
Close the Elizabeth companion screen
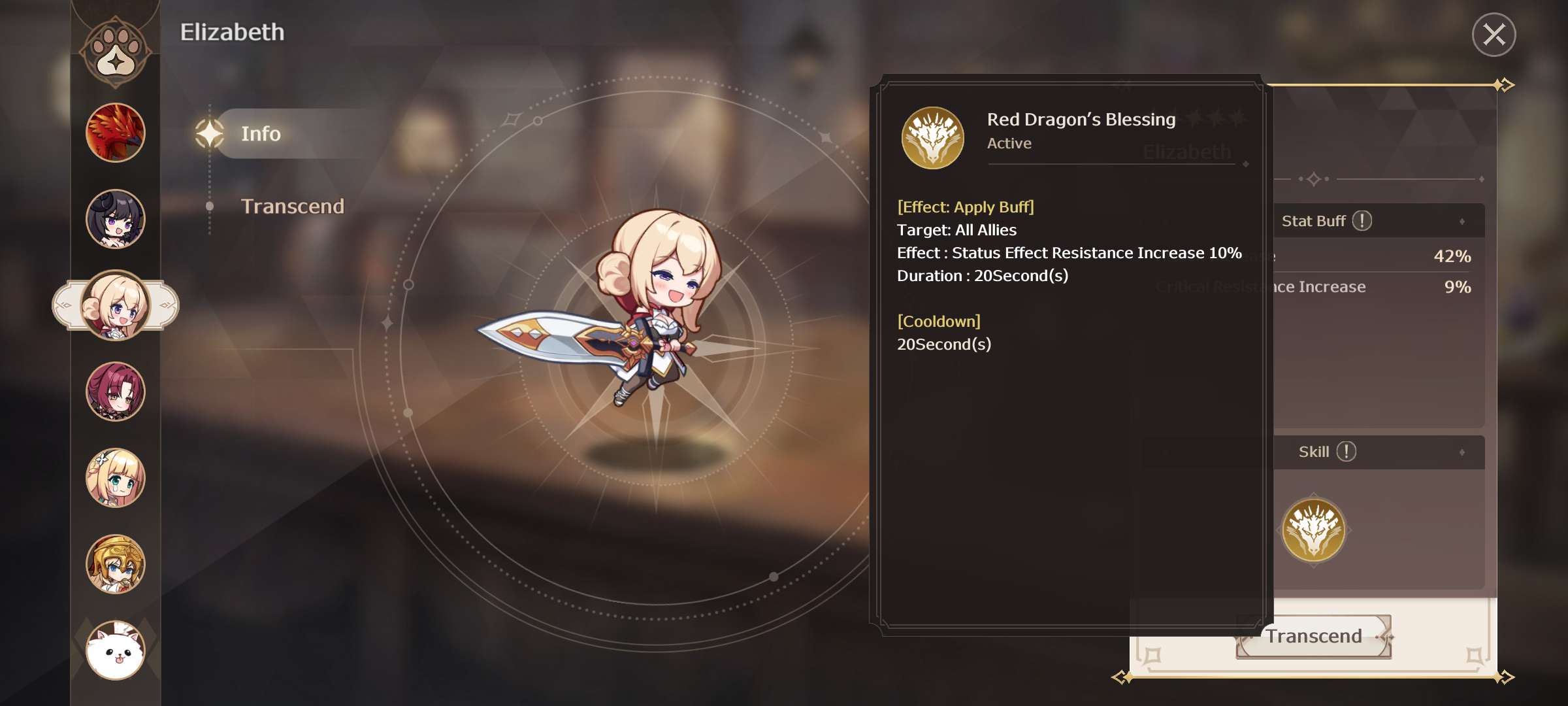click(x=1494, y=35)
